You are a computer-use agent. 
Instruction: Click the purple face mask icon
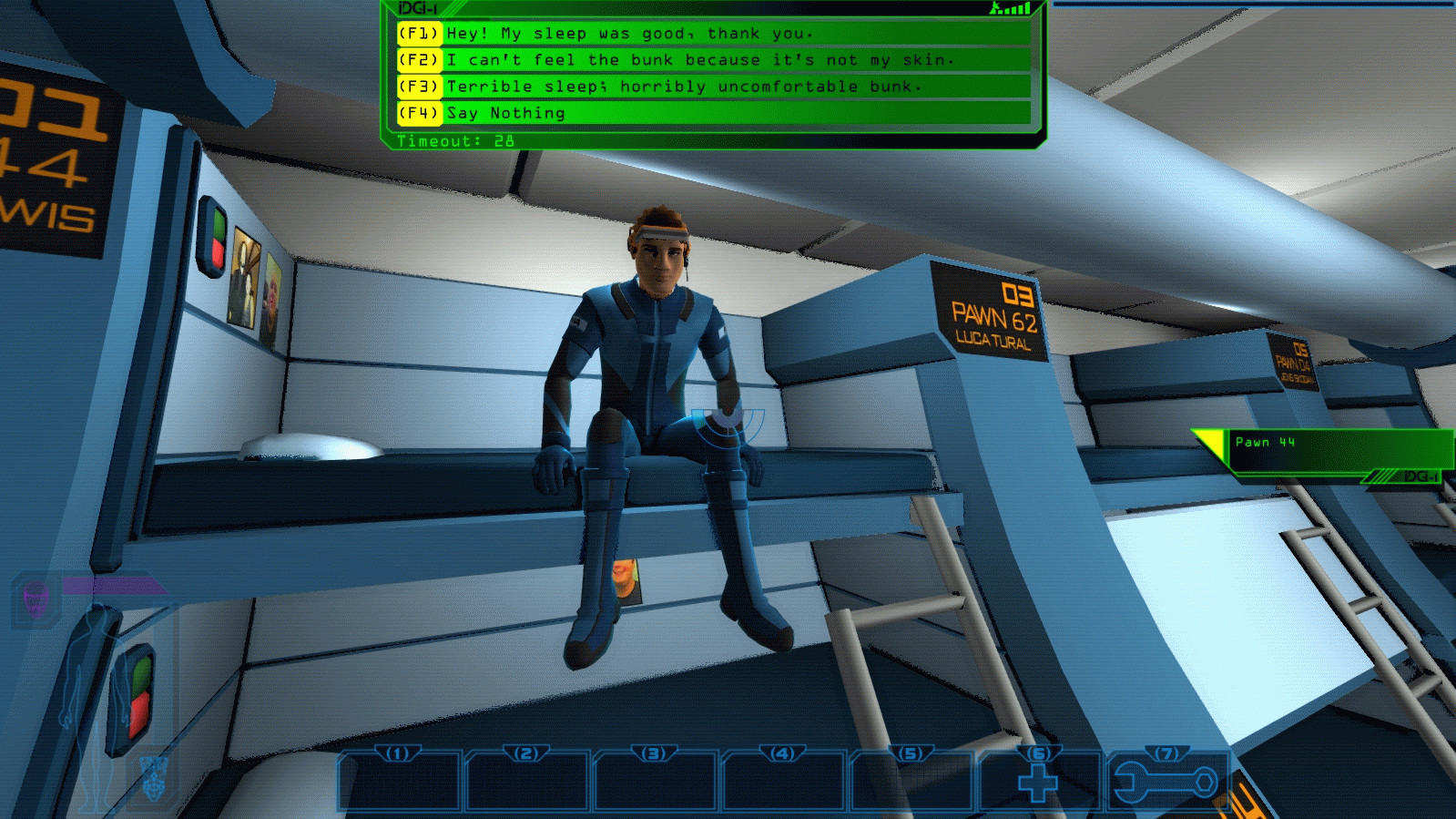36,599
